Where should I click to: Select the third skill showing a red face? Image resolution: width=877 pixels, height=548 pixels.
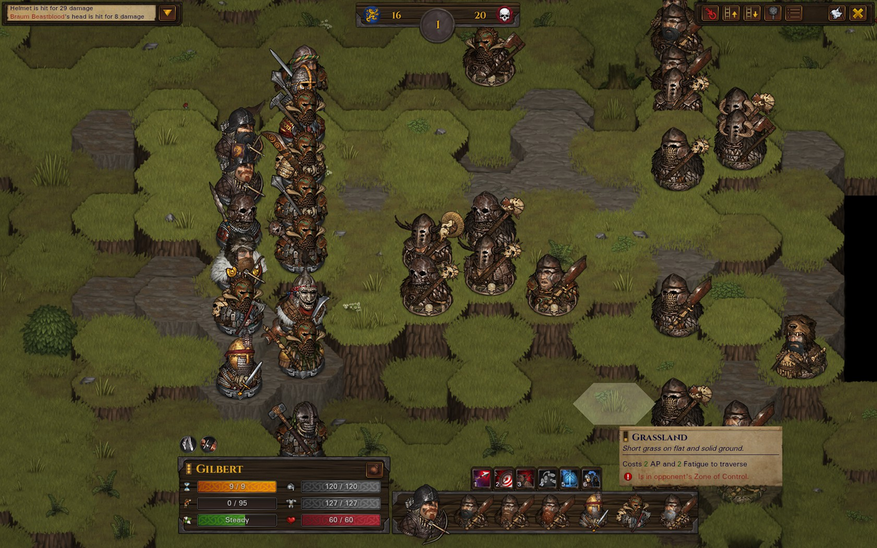click(526, 479)
